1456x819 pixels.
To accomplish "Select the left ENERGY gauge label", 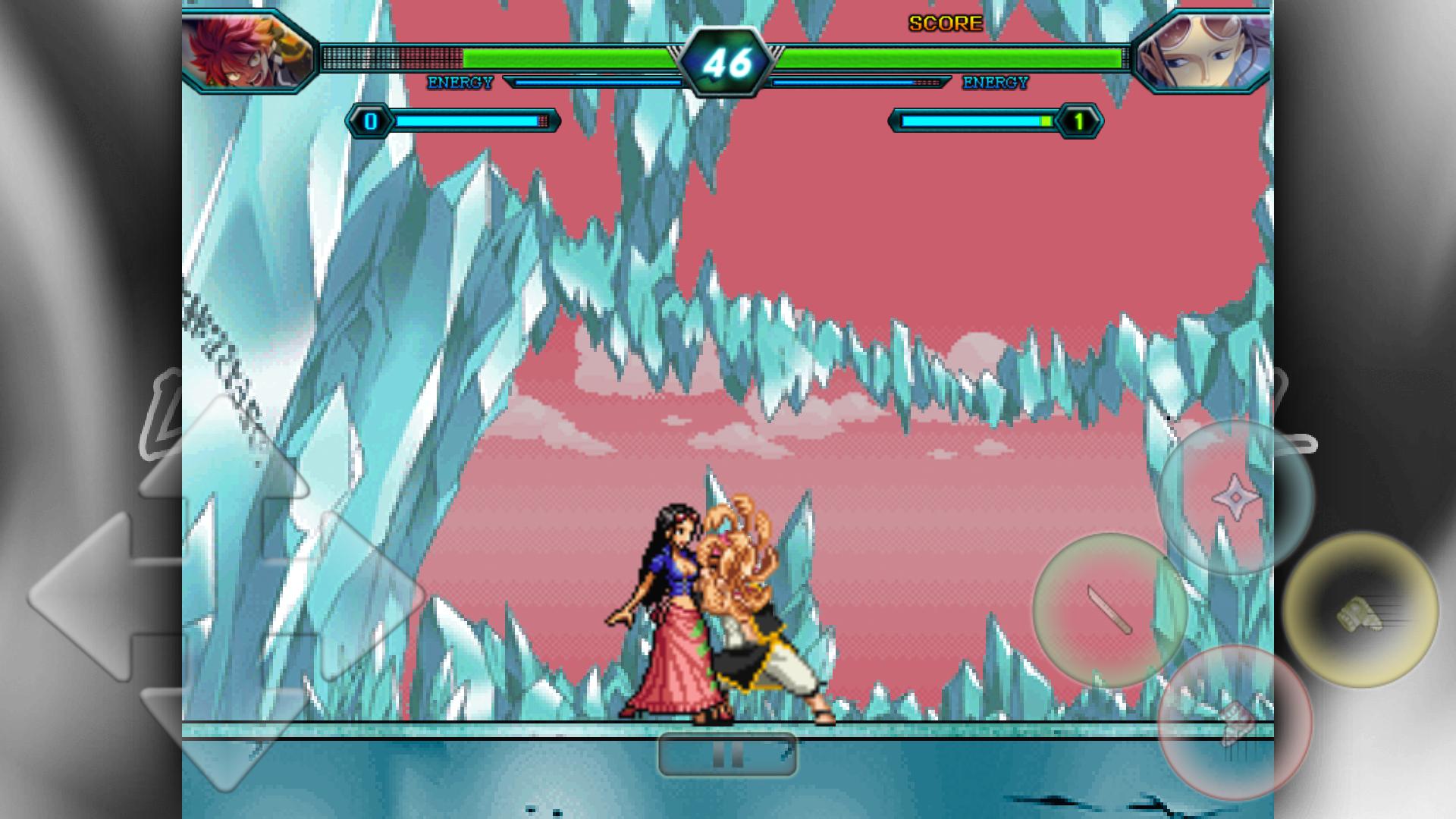I will pyautogui.click(x=460, y=80).
